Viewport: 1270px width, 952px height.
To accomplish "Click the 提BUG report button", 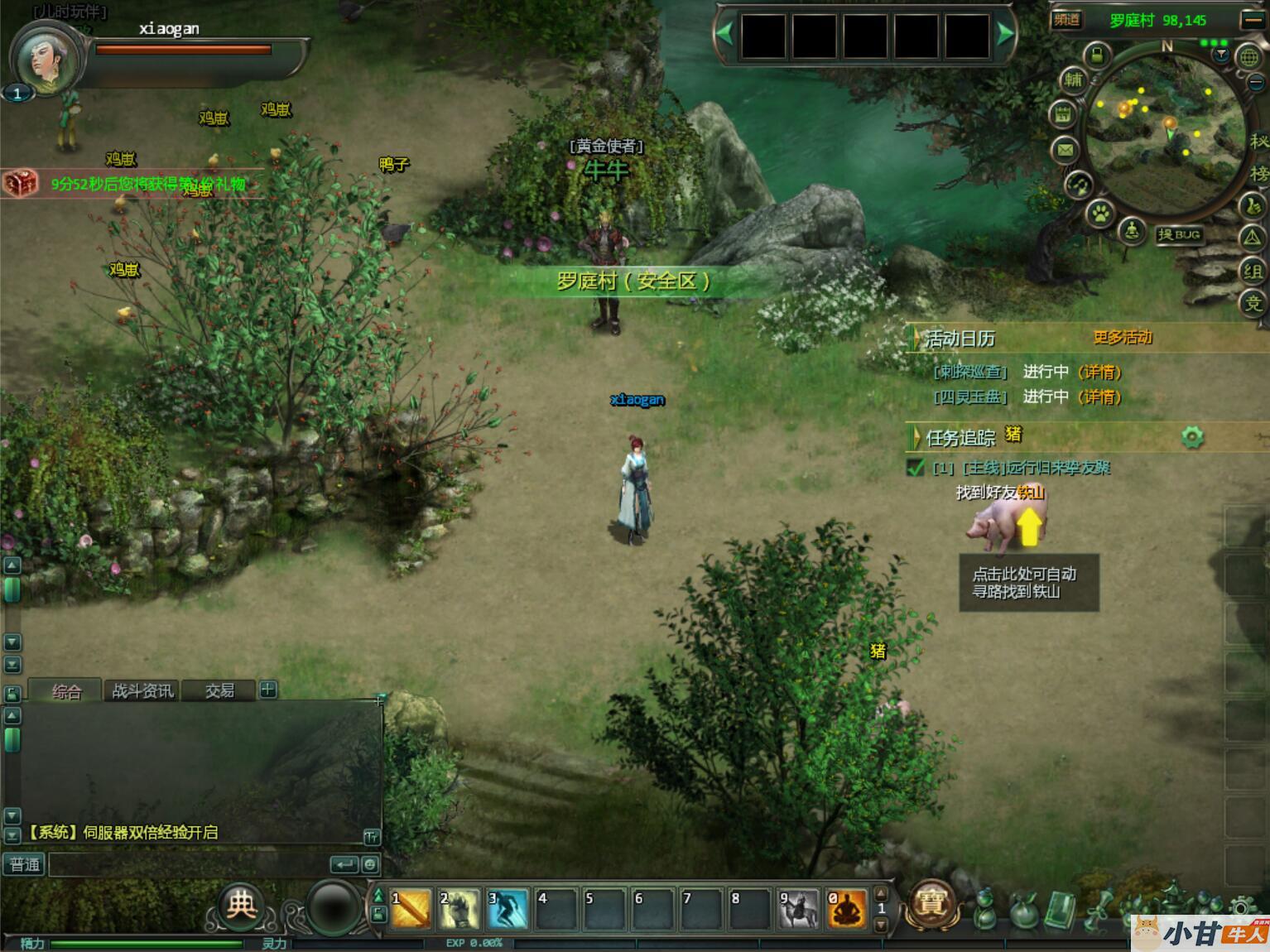I will pyautogui.click(x=1179, y=235).
